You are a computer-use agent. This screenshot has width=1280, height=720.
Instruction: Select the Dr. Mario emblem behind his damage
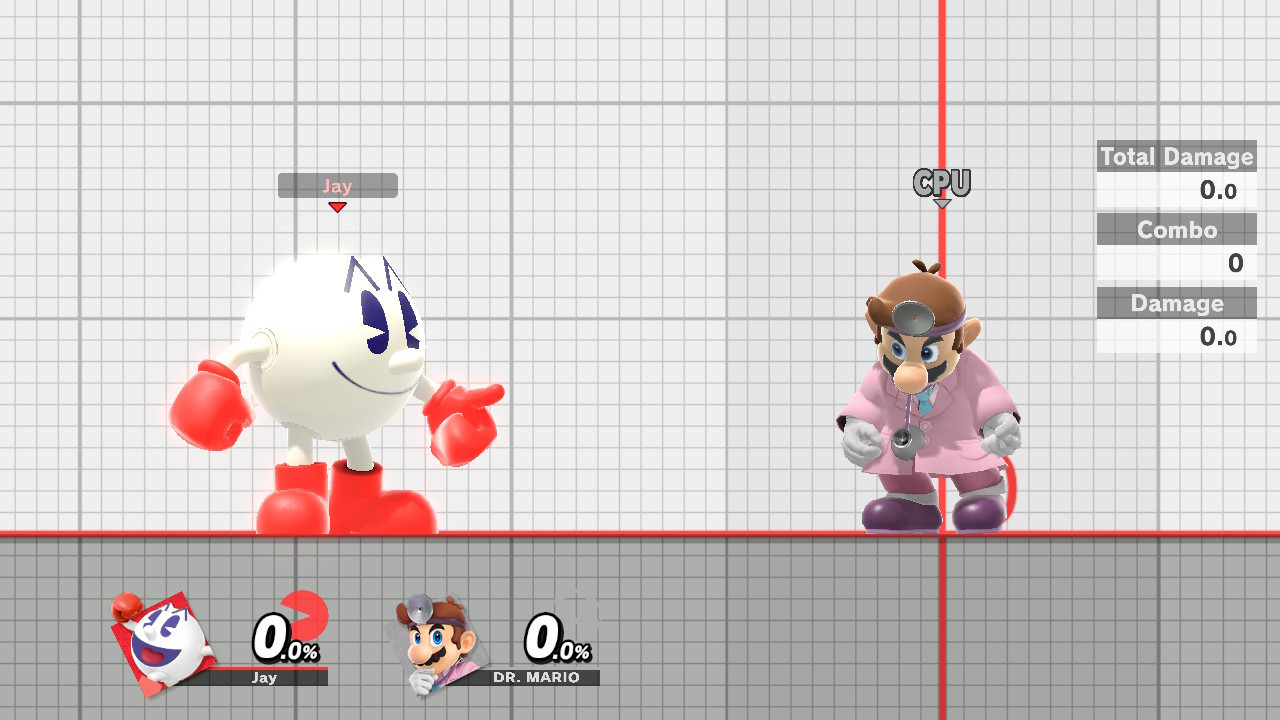(x=575, y=620)
